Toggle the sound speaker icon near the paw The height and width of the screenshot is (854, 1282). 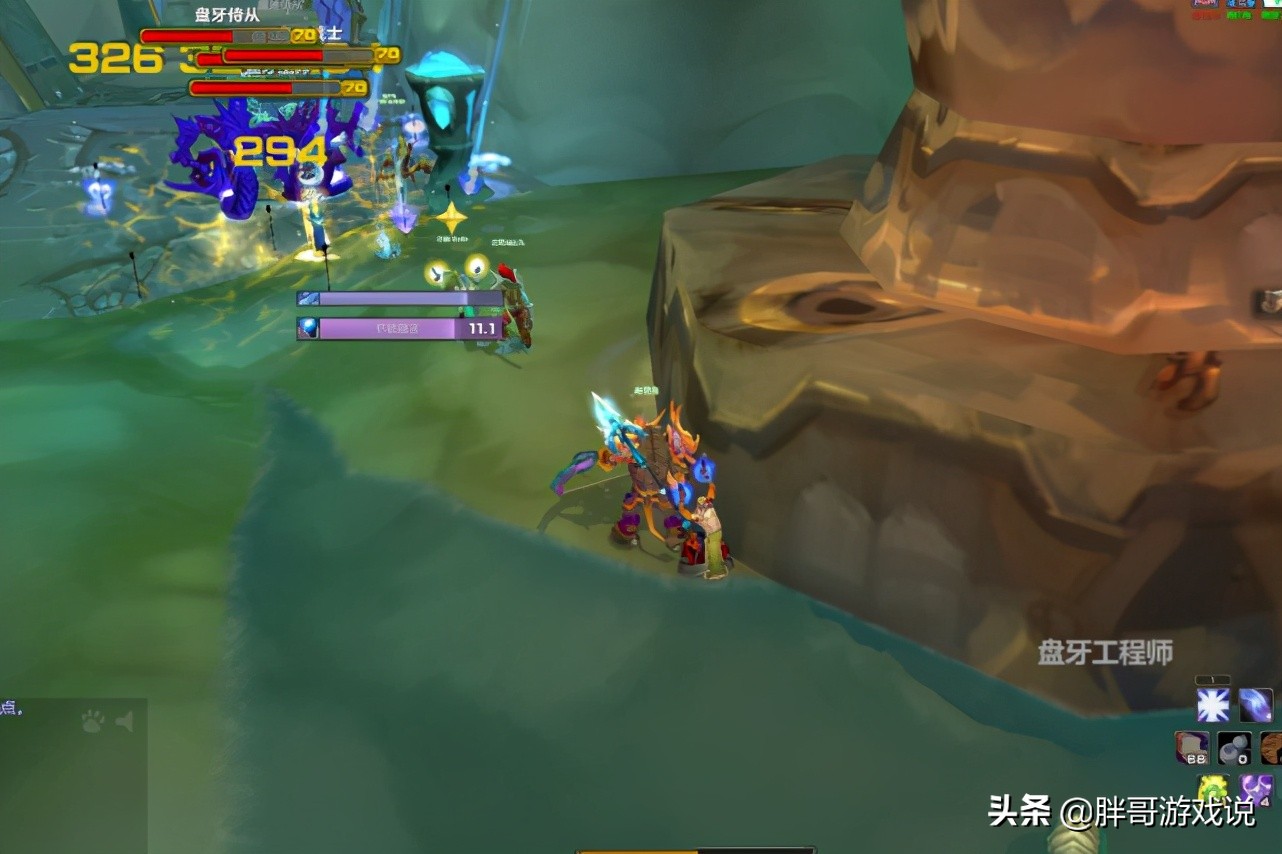[125, 722]
